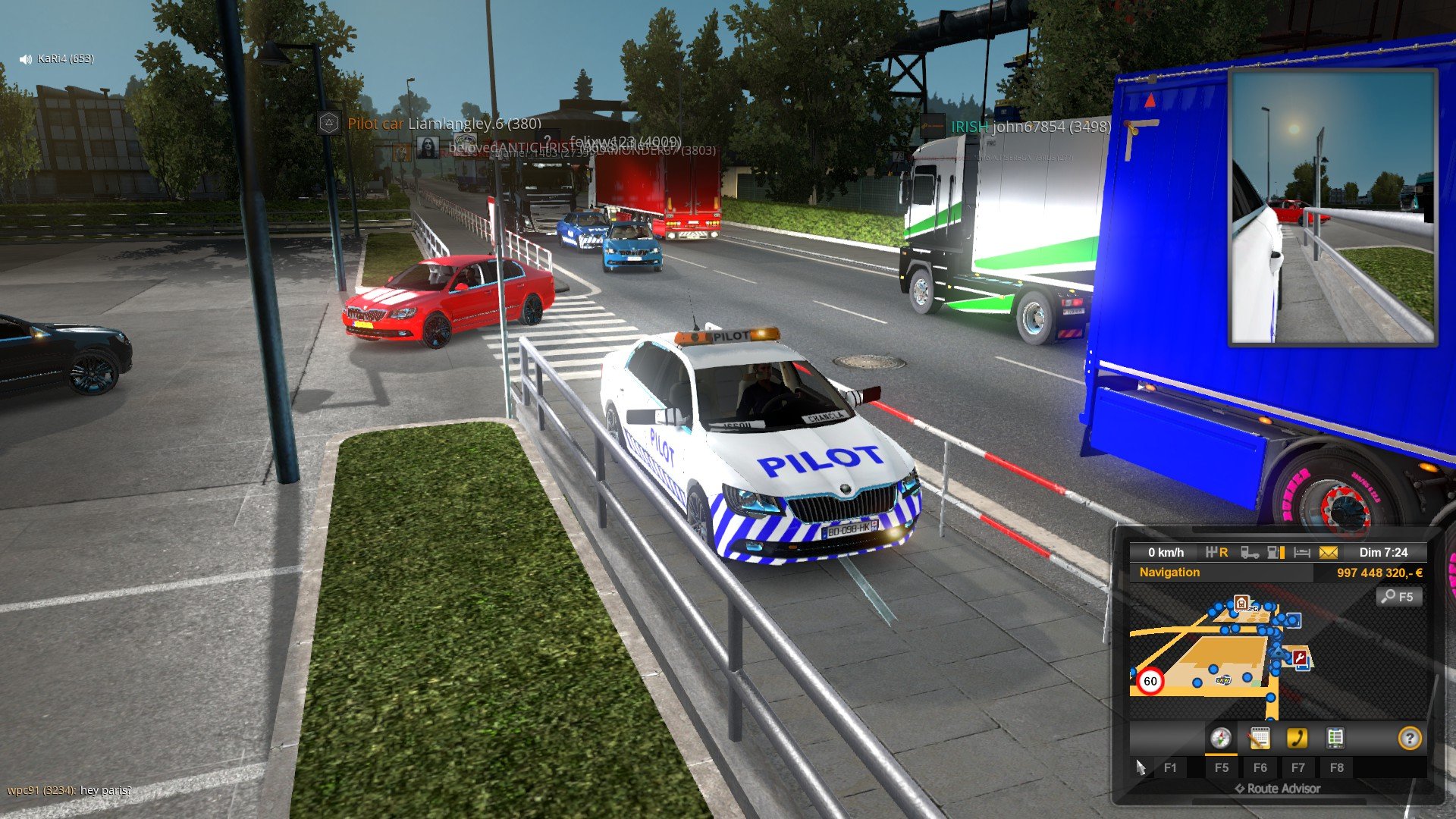This screenshot has height=819, width=1456.
Task: Select the brown garage marker on map
Action: click(x=1241, y=603)
